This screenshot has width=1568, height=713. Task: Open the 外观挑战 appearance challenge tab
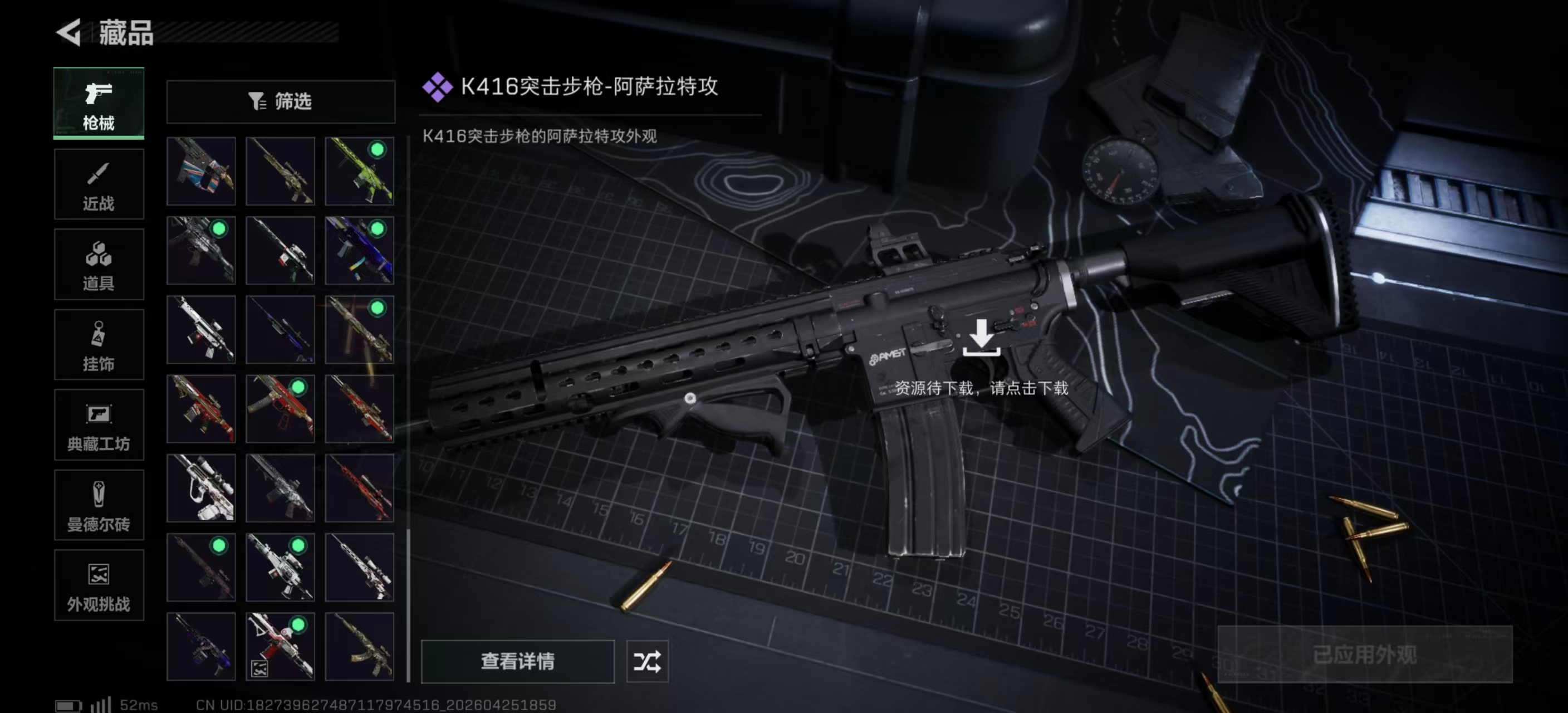click(99, 585)
